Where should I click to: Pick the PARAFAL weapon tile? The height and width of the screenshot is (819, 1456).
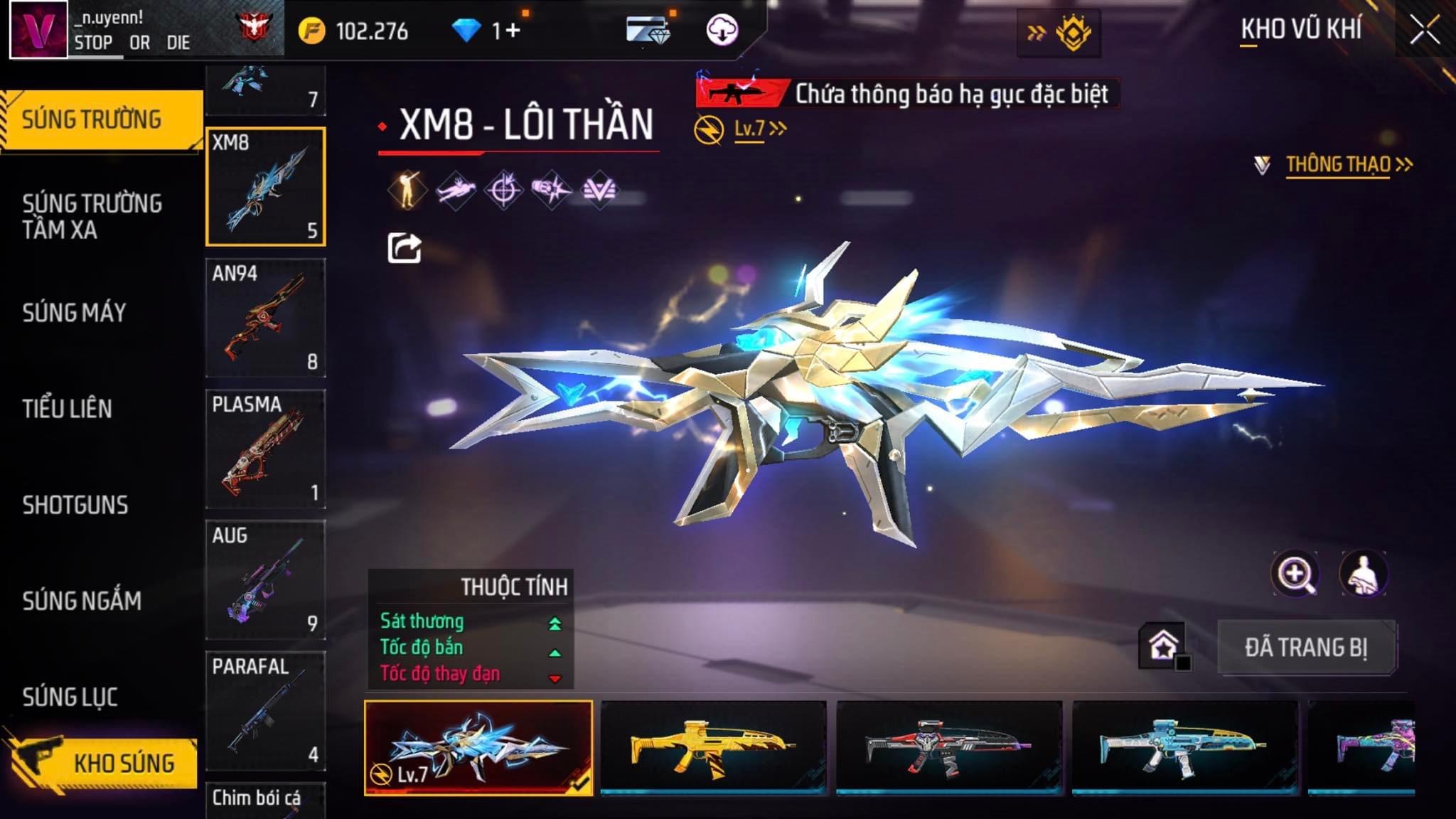tap(265, 710)
